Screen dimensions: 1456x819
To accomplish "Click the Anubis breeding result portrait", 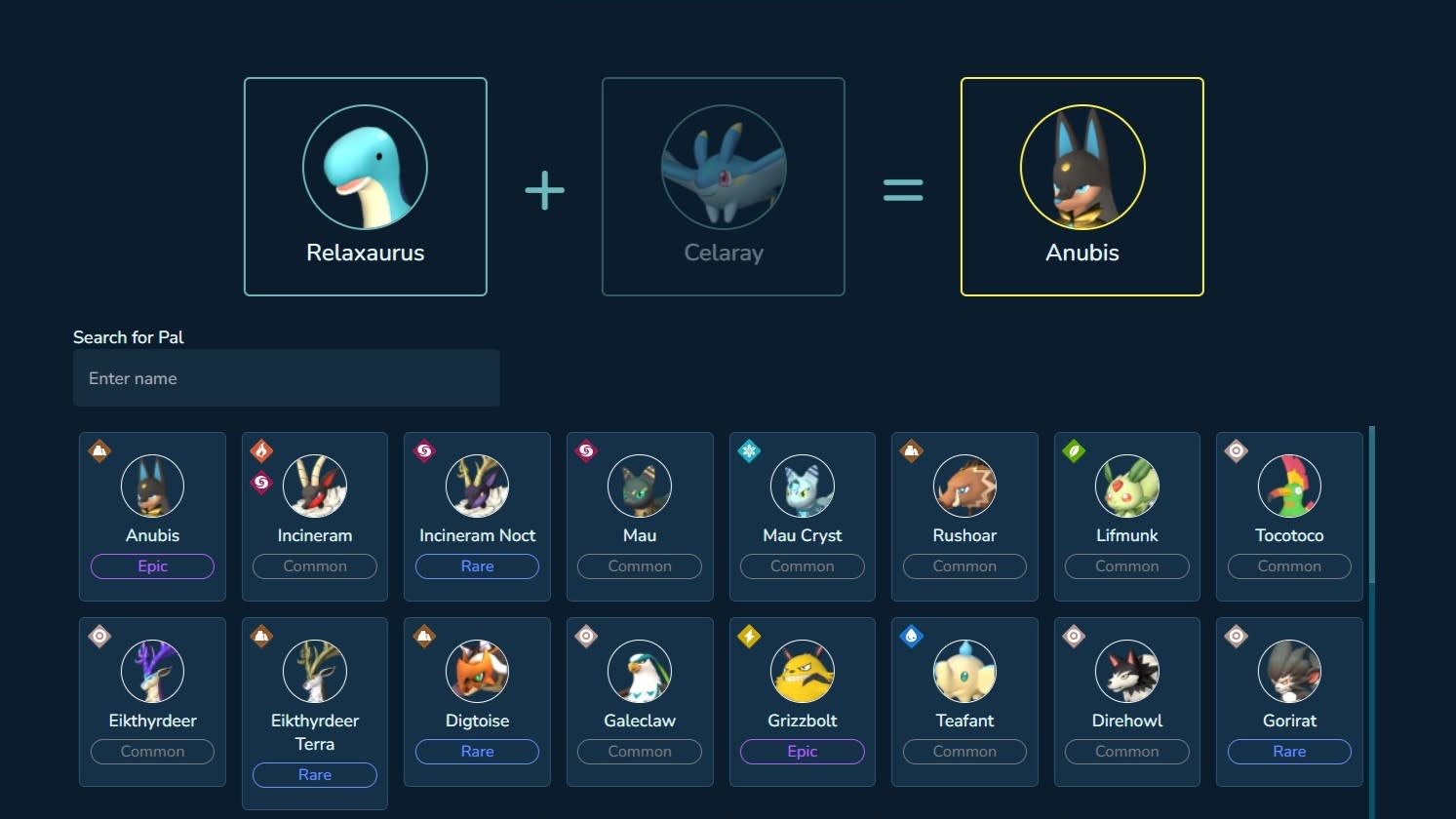I will pyautogui.click(x=1082, y=167).
